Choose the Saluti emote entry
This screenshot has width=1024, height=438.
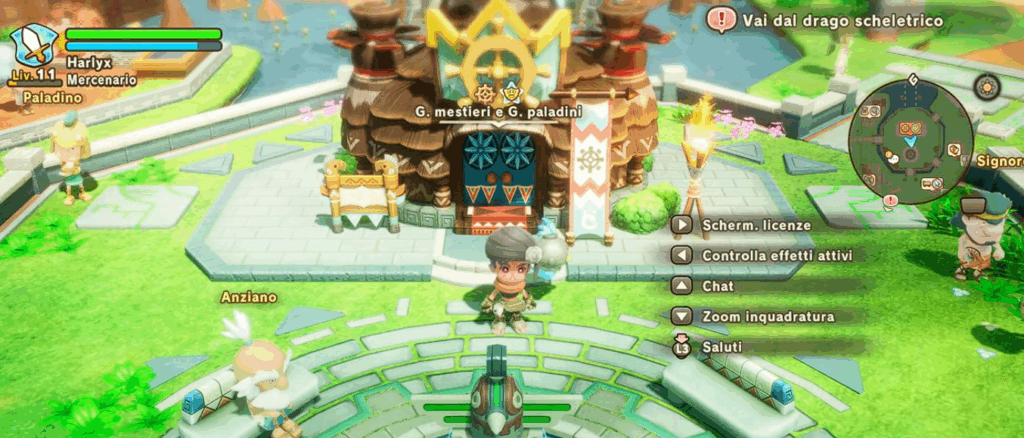pyautogui.click(x=722, y=346)
